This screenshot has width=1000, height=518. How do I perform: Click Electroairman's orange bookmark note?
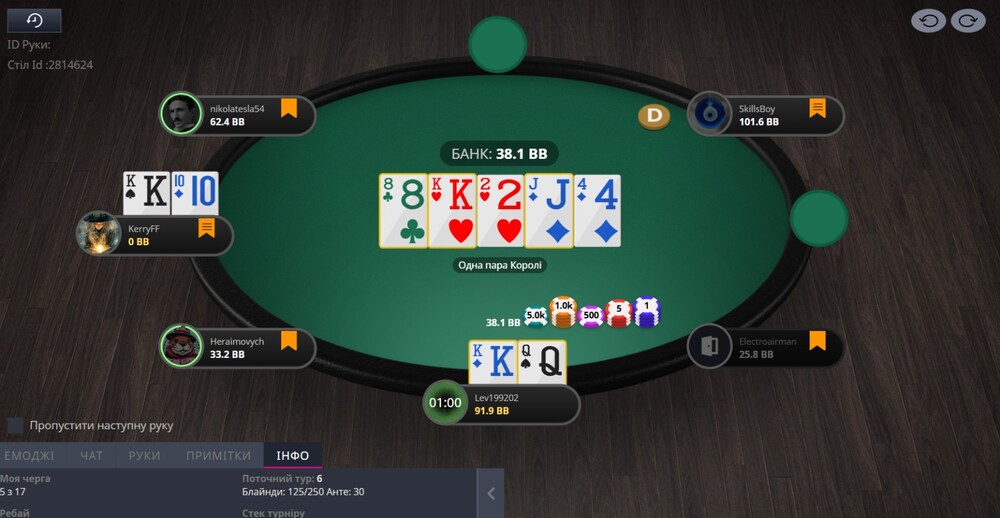[x=817, y=341]
